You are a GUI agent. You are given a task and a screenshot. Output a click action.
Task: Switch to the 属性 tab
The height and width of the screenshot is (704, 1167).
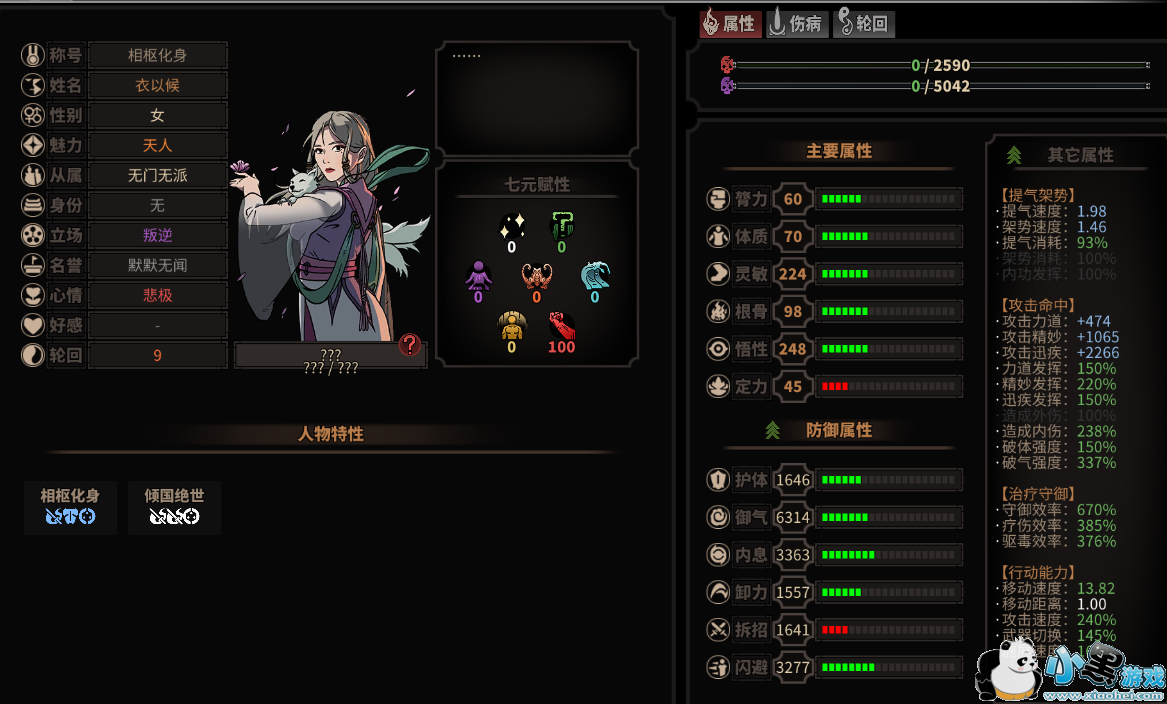[x=730, y=24]
